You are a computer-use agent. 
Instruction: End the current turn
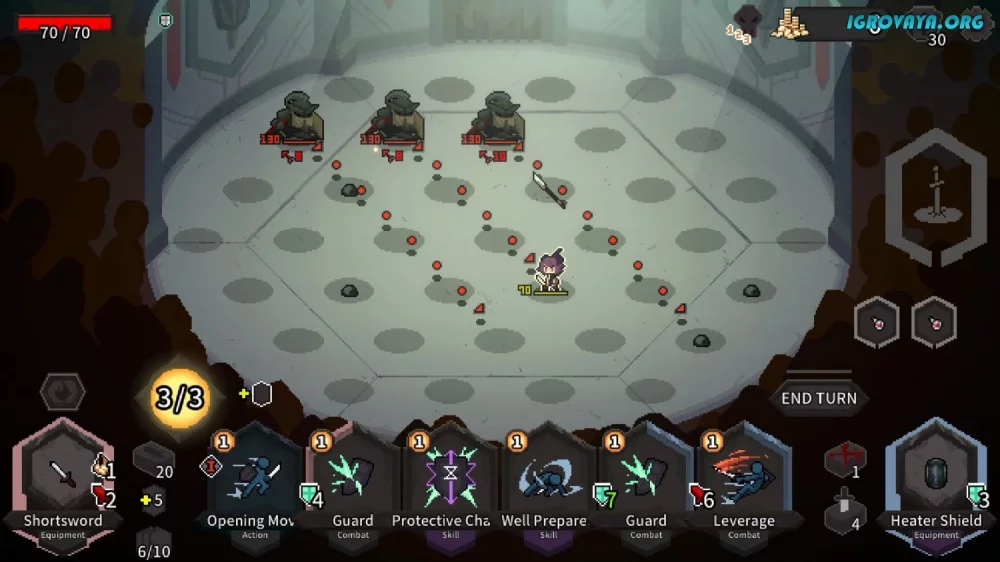[x=818, y=398]
